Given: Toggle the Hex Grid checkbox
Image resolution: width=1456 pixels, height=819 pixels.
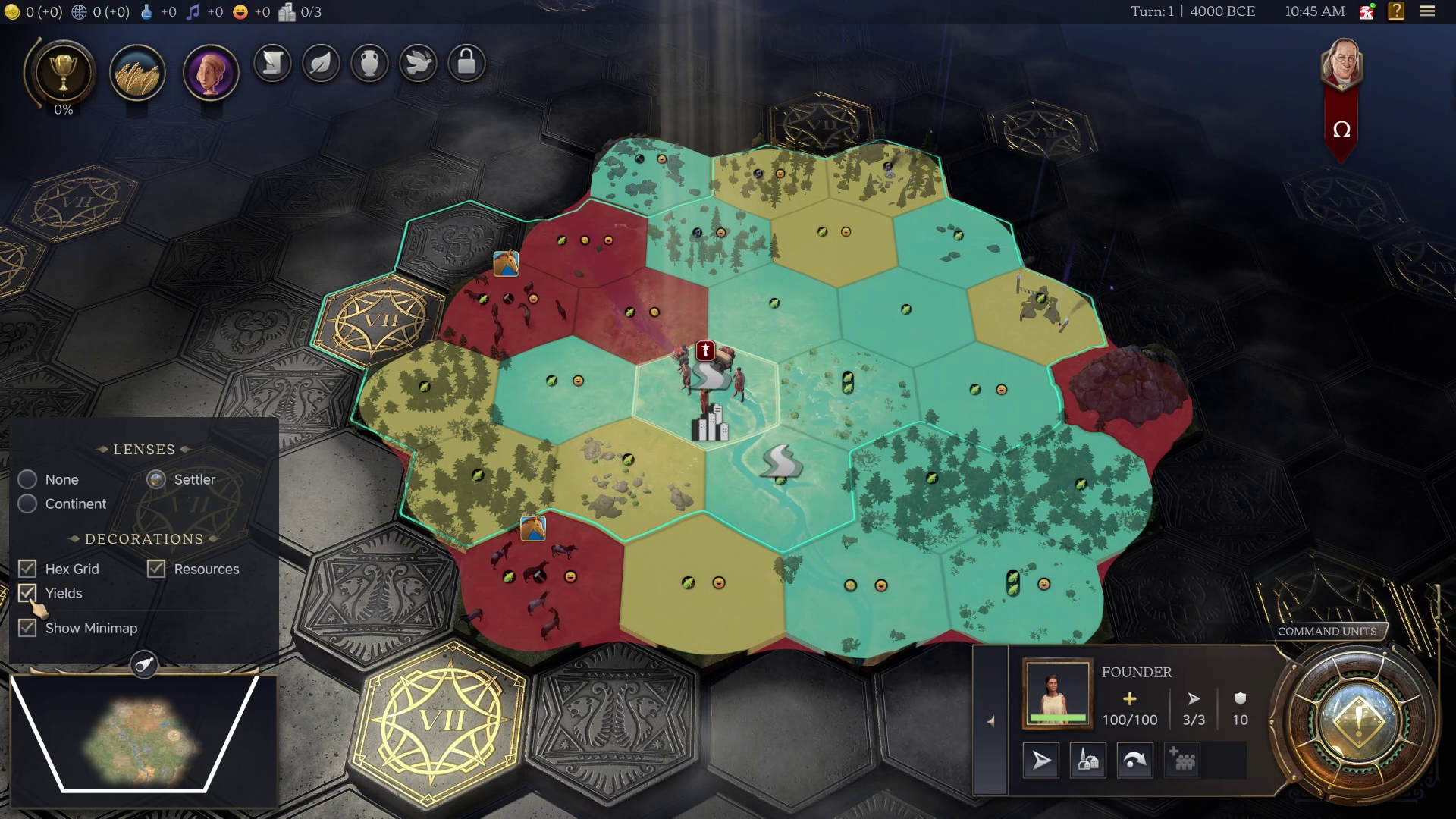Looking at the screenshot, I should 28,568.
